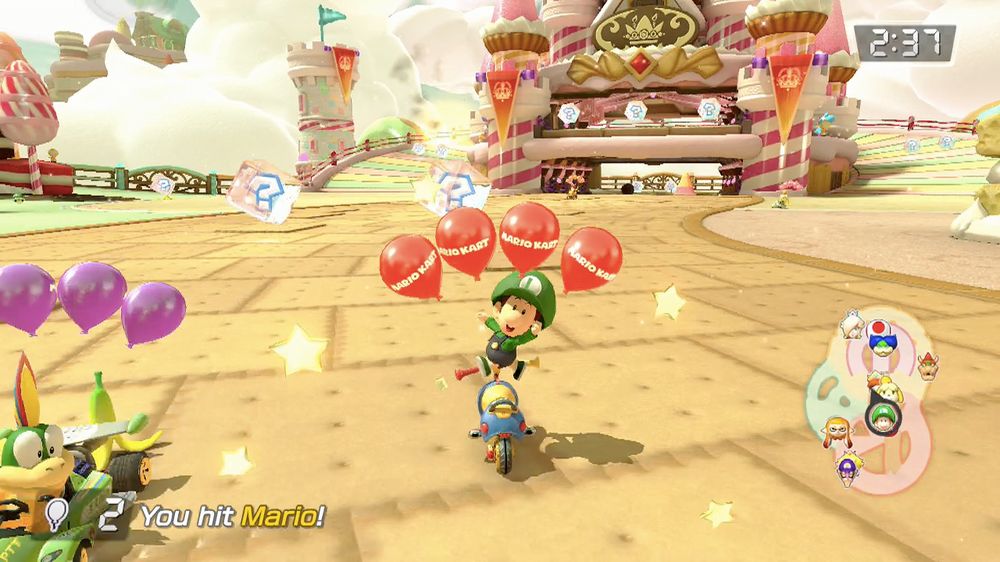Screen dimensions: 1000x562
Task: Pick the Isabelle marker on the minimap
Action: pos(884,389)
